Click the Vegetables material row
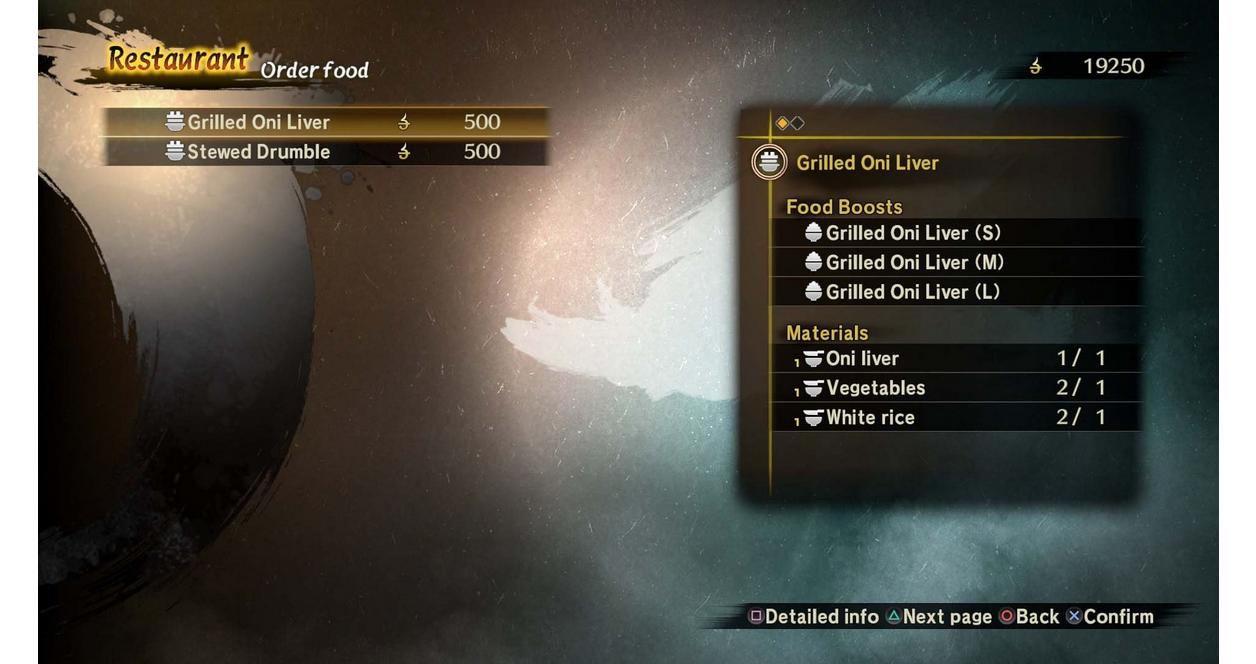The width and height of the screenshot is (1256, 664). pyautogui.click(x=958, y=388)
